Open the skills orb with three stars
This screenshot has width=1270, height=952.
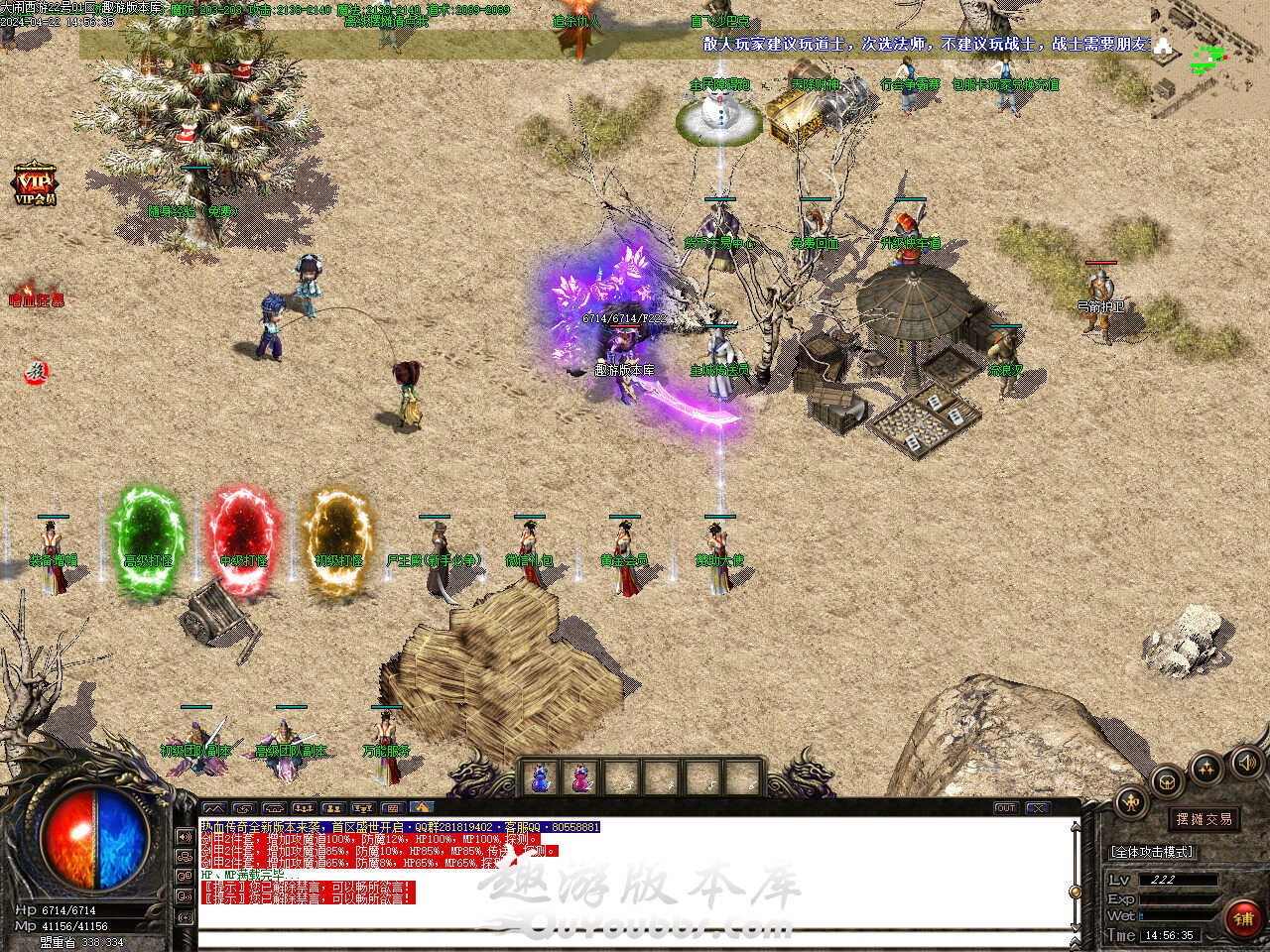point(1207,767)
